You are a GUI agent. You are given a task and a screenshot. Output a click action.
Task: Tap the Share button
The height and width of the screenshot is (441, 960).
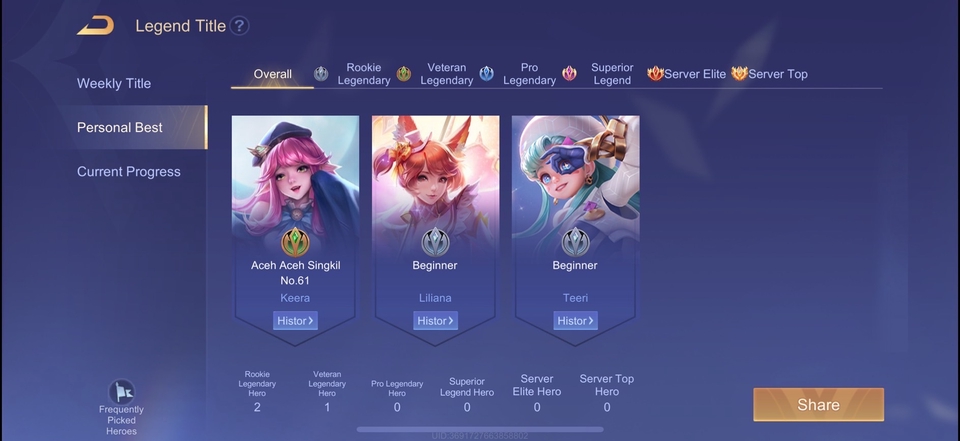click(818, 404)
